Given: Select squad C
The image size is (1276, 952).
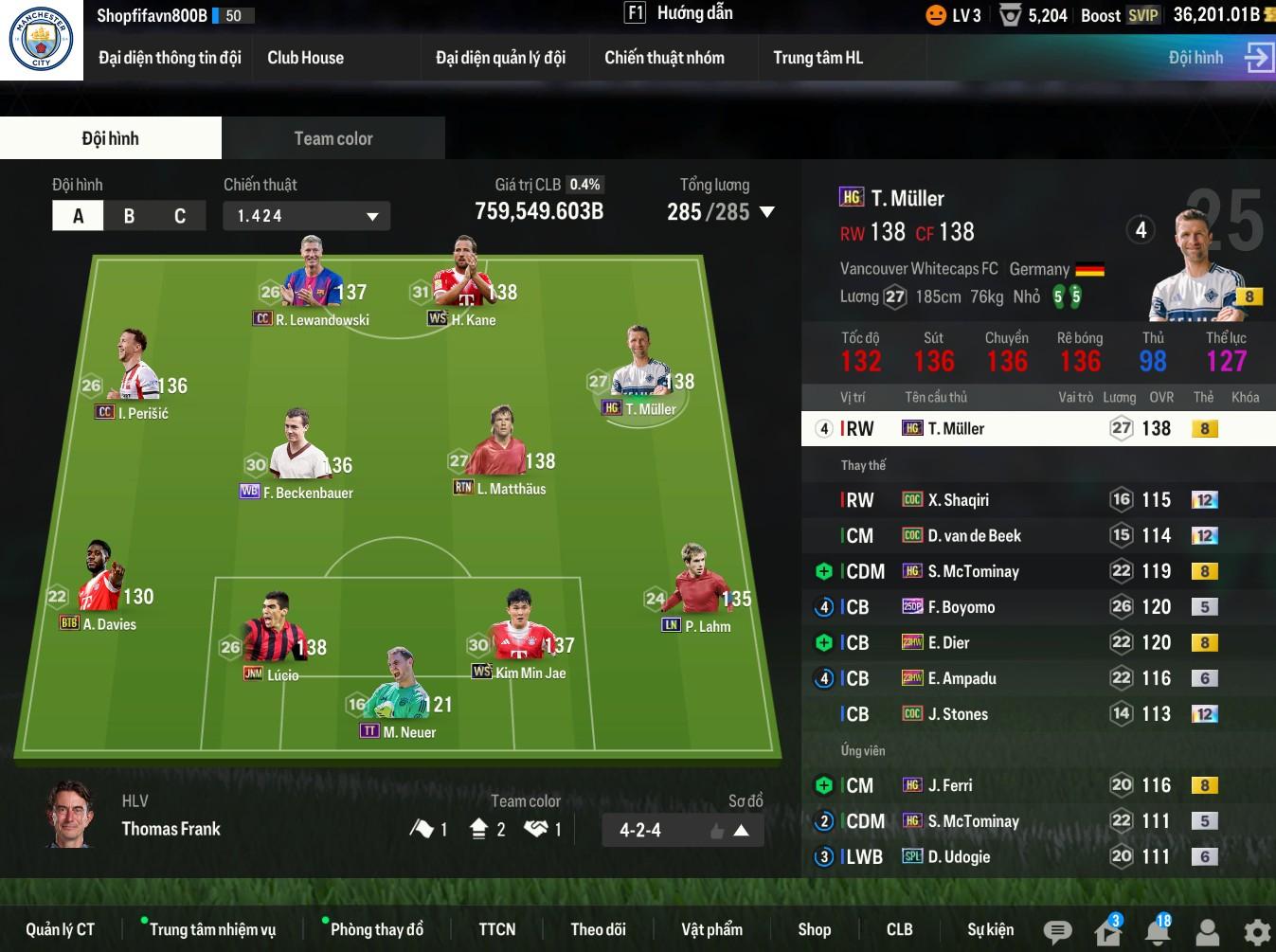Looking at the screenshot, I should click(x=180, y=216).
